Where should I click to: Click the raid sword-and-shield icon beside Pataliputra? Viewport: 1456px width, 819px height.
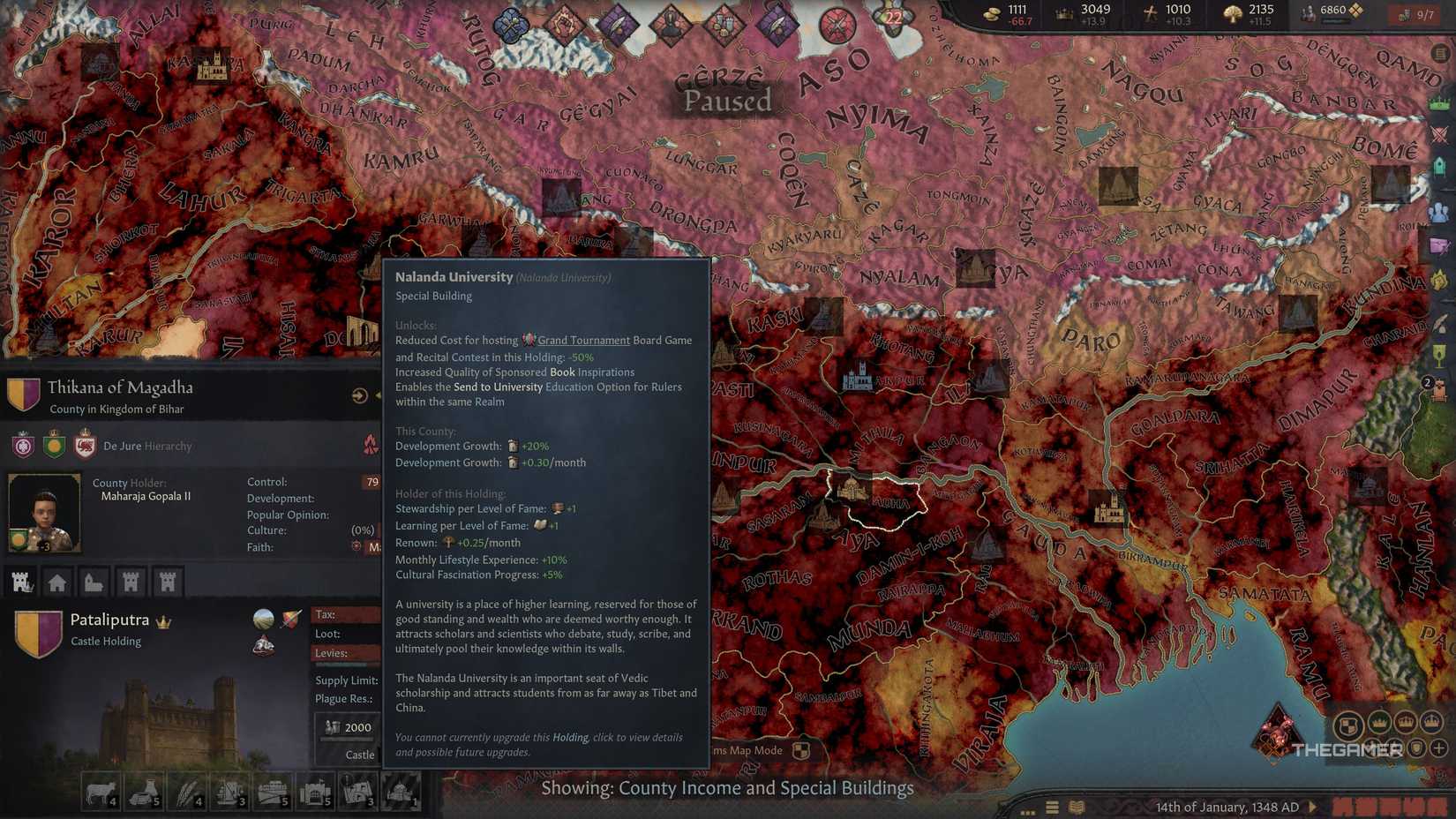click(289, 620)
